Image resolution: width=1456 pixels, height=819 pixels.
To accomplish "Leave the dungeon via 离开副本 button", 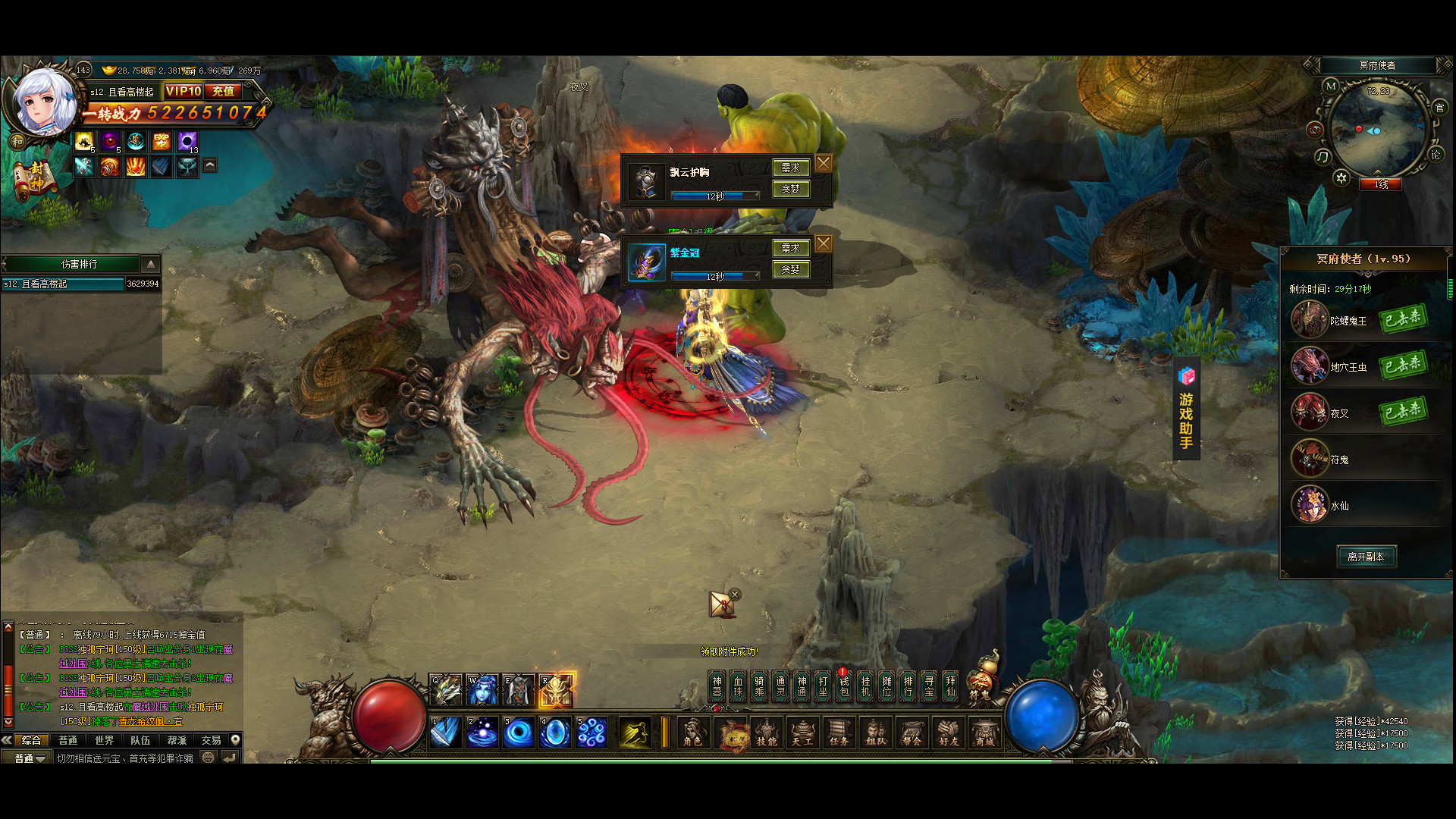I will [x=1366, y=557].
